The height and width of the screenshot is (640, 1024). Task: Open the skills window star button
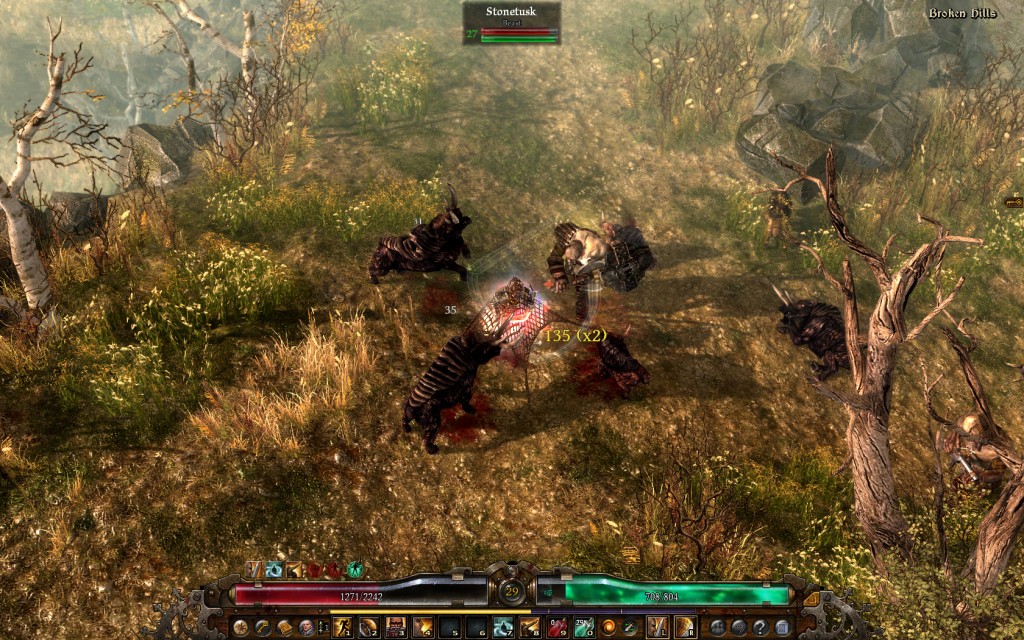240,627
